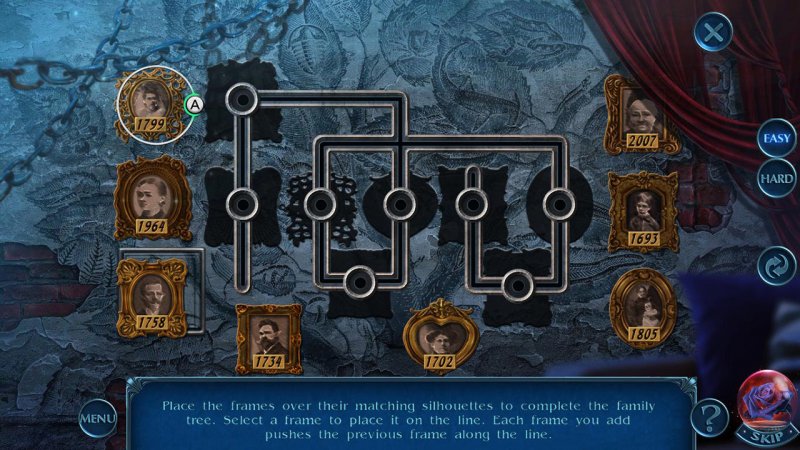Open the question mark help button
The width and height of the screenshot is (800, 450).
tap(709, 415)
